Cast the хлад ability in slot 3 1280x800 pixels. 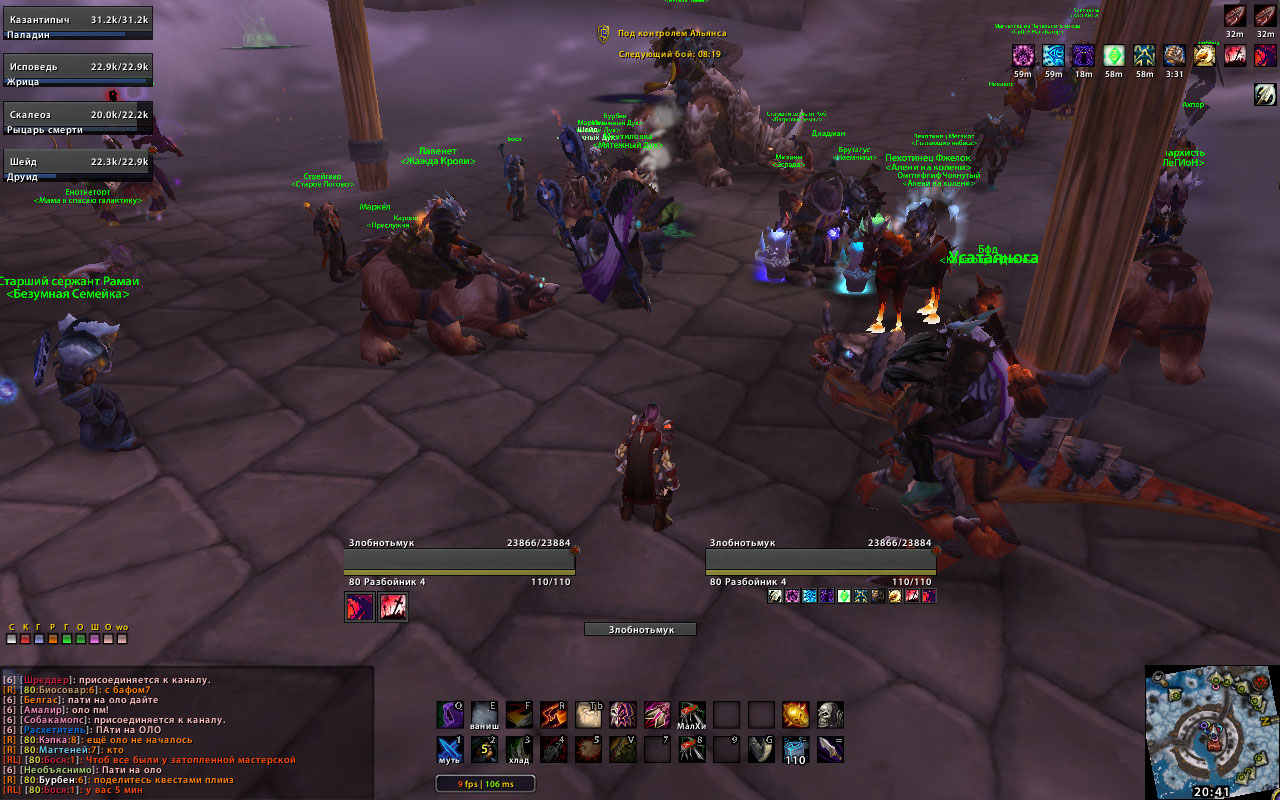(518, 749)
